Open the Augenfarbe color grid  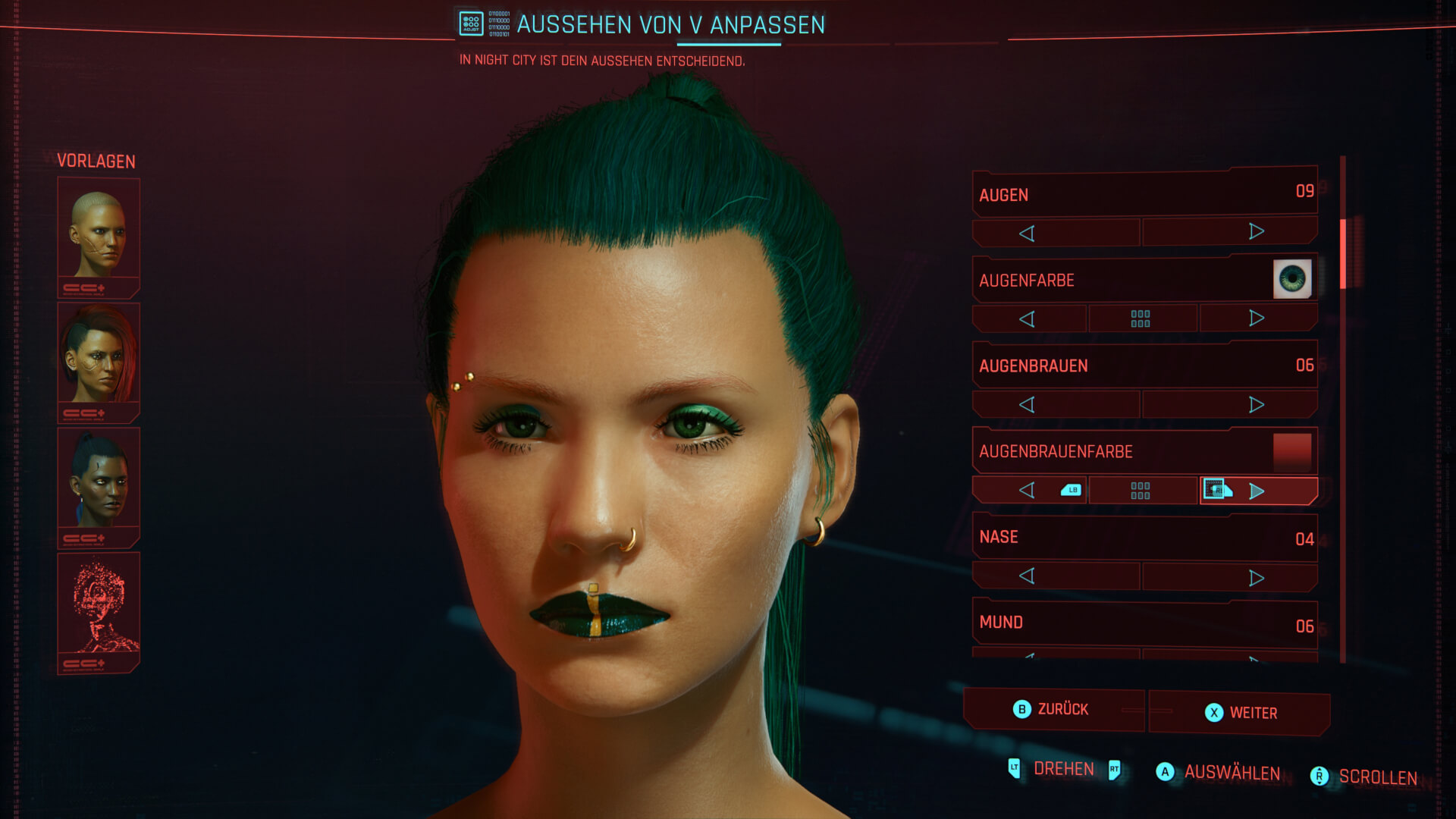pos(1141,318)
